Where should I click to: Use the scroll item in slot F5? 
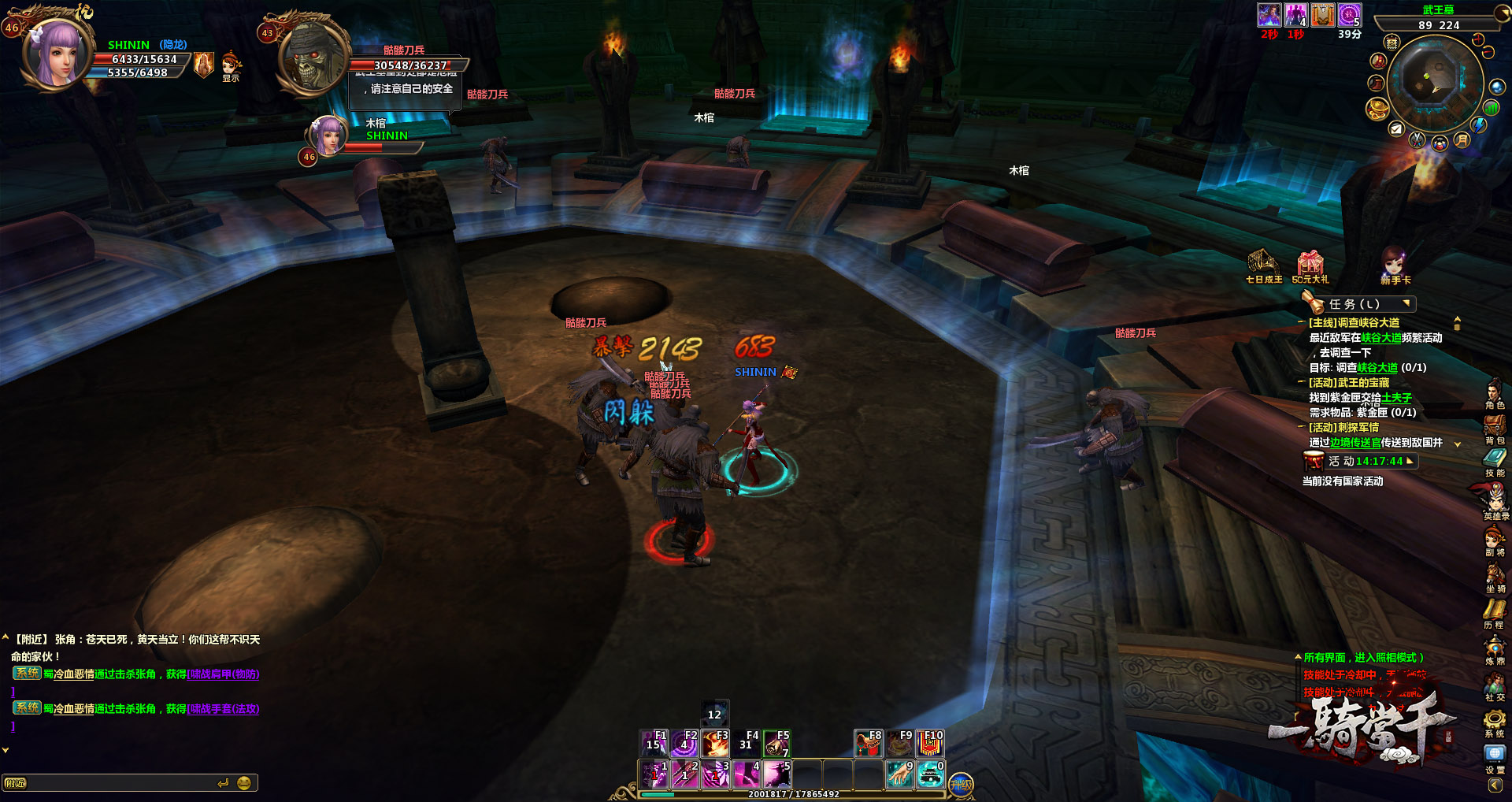click(777, 743)
